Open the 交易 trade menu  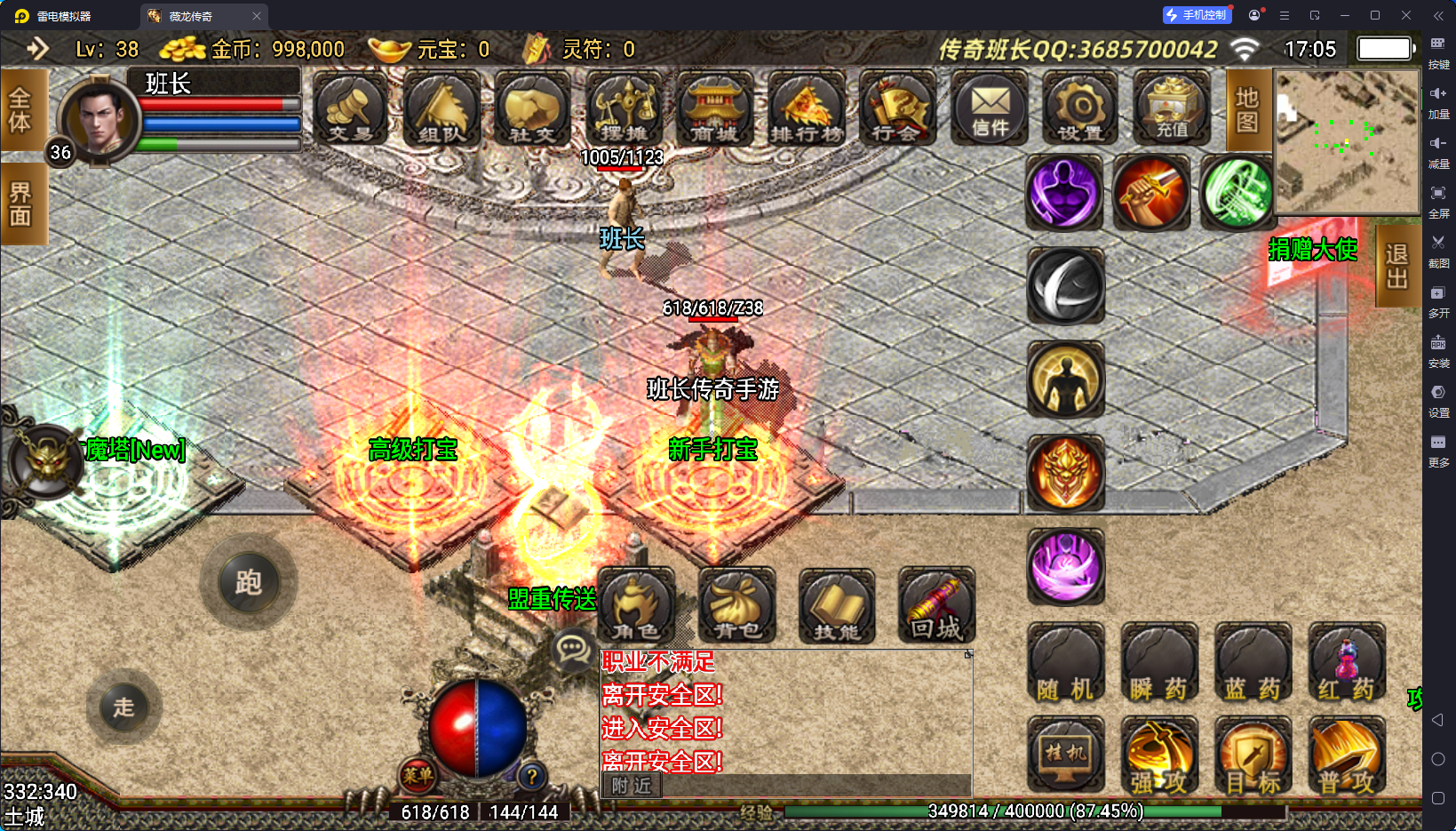tap(350, 110)
